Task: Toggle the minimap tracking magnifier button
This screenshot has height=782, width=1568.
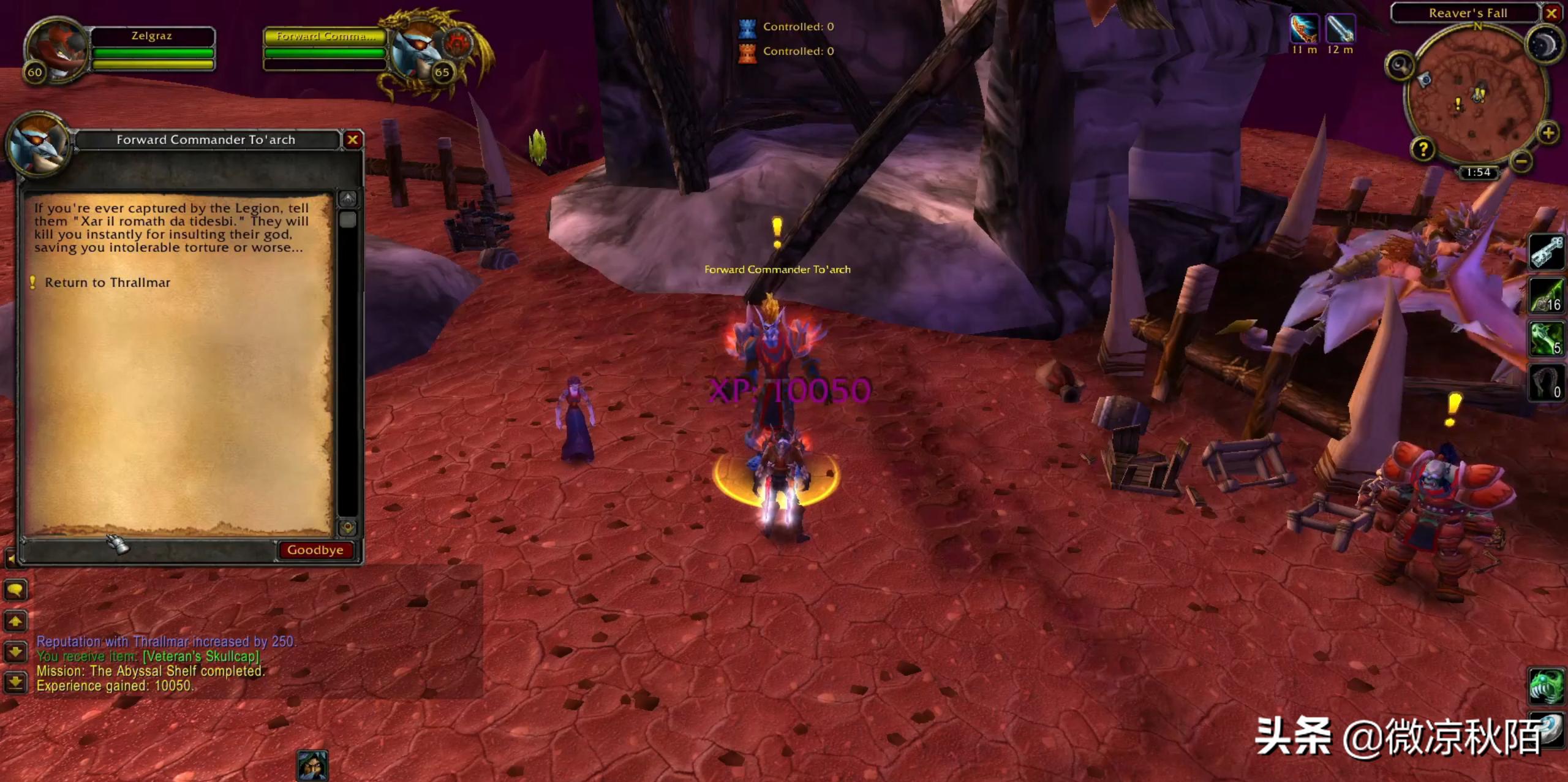Action: tap(1400, 66)
